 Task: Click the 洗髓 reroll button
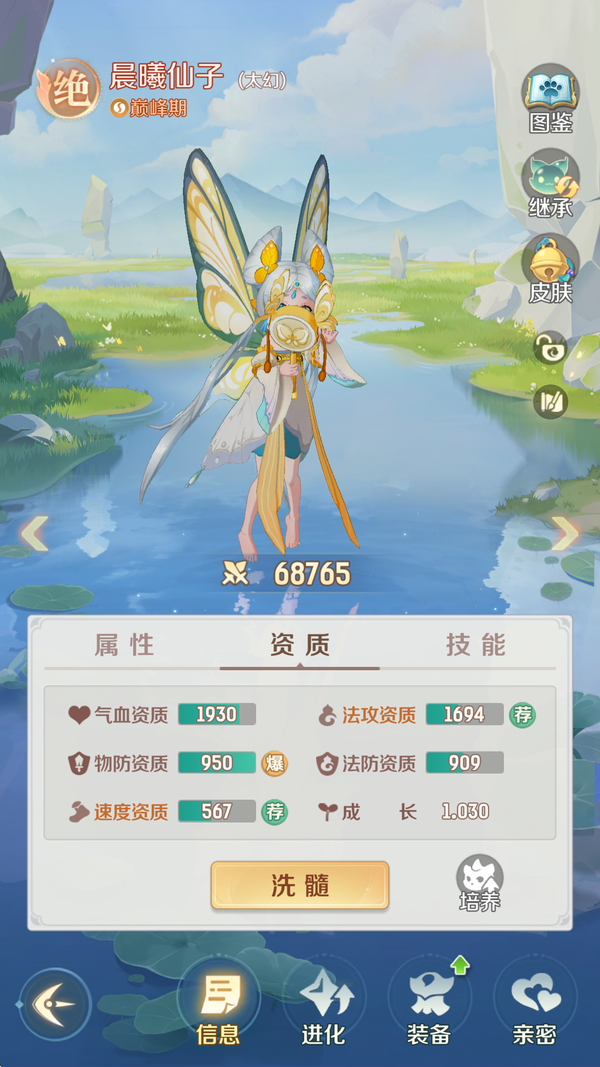click(300, 885)
